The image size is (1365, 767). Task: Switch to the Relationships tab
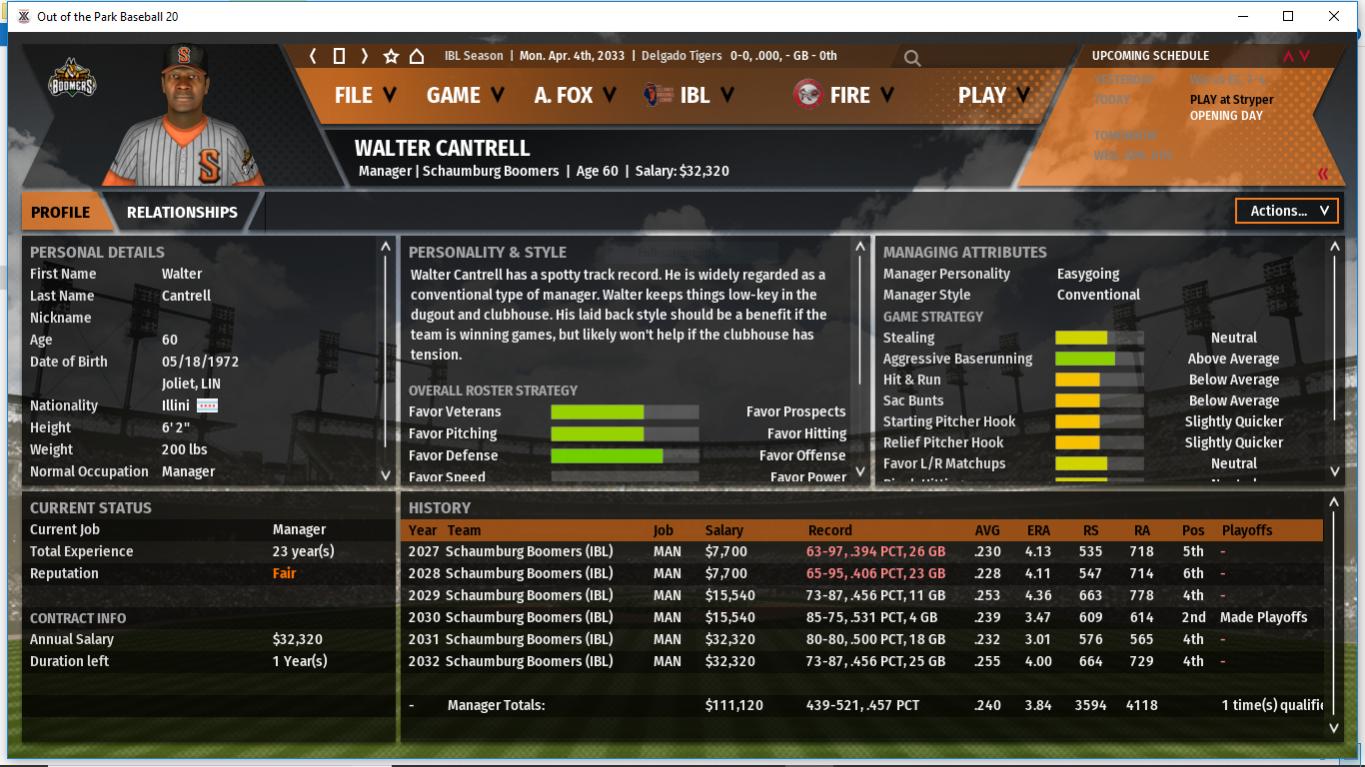(x=182, y=212)
